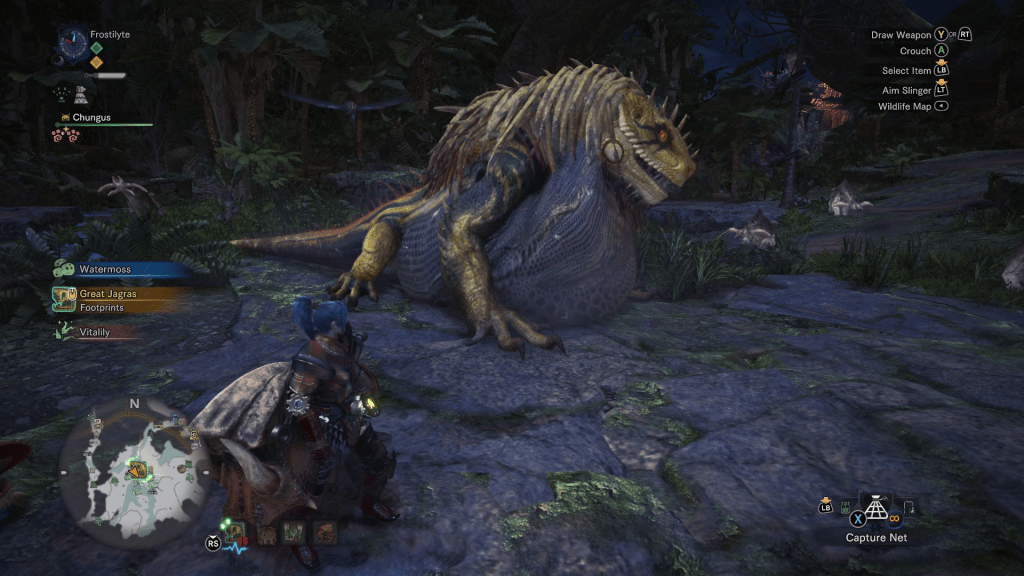
Task: Click the player name Frostilyte
Action: click(x=110, y=34)
